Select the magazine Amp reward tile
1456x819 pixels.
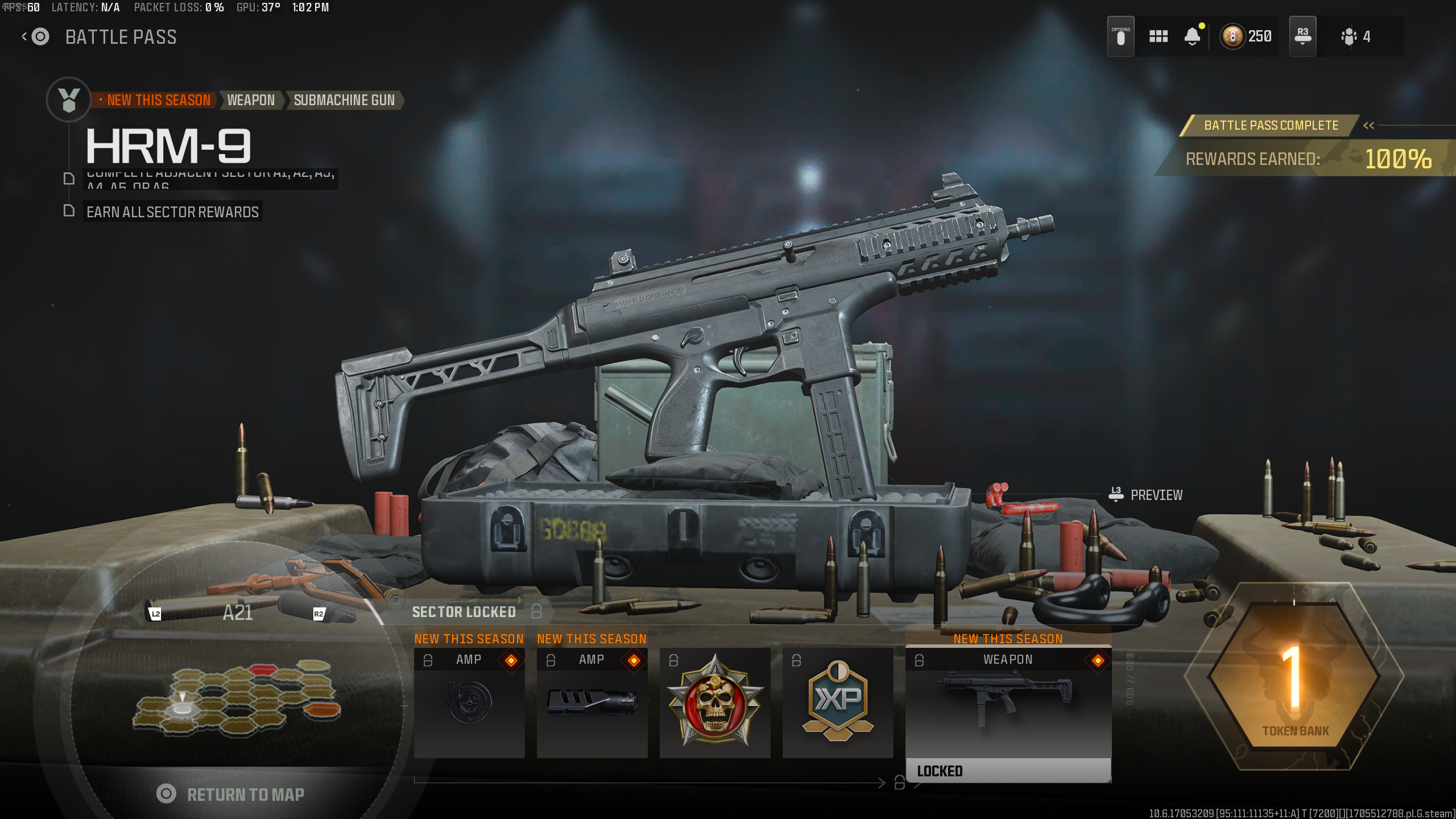pos(469,703)
